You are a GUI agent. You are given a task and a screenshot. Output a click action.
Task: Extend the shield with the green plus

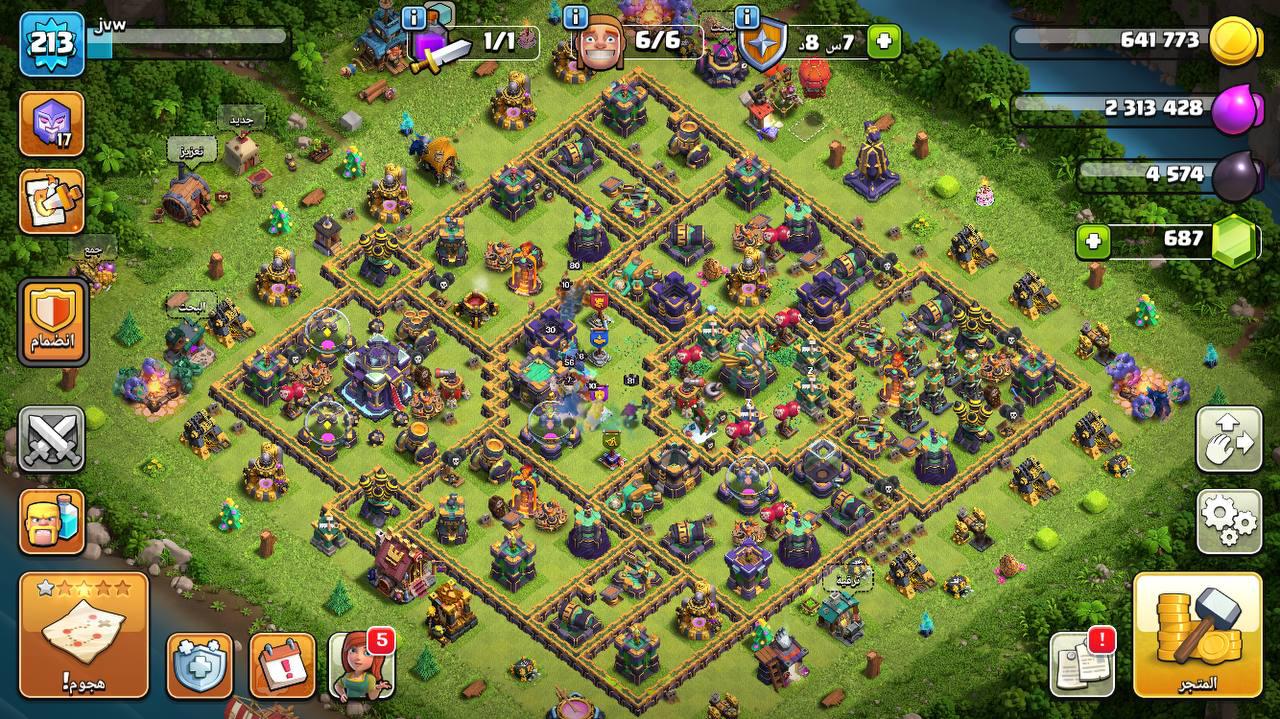(x=883, y=42)
